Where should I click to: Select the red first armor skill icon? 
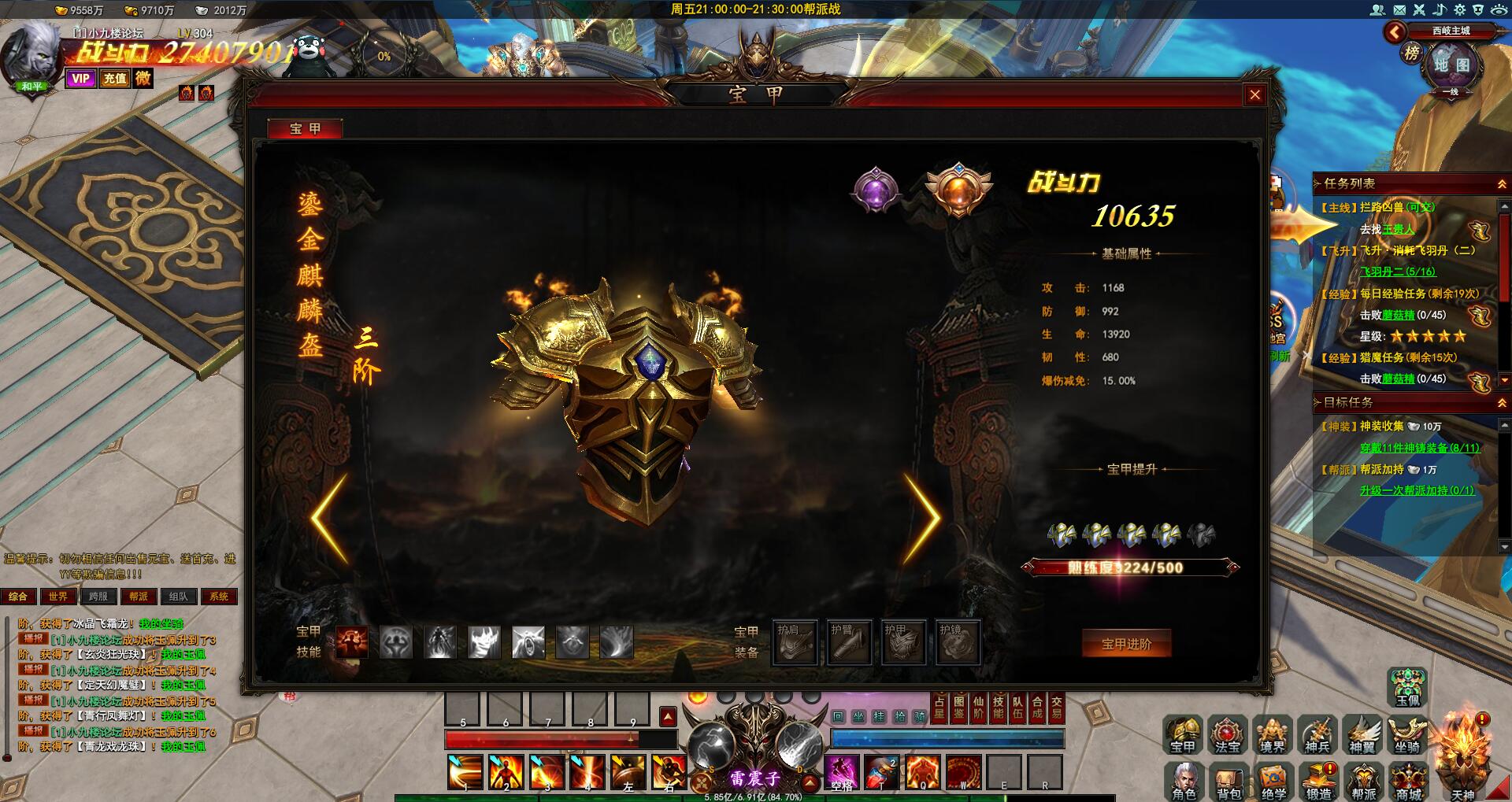pos(352,642)
